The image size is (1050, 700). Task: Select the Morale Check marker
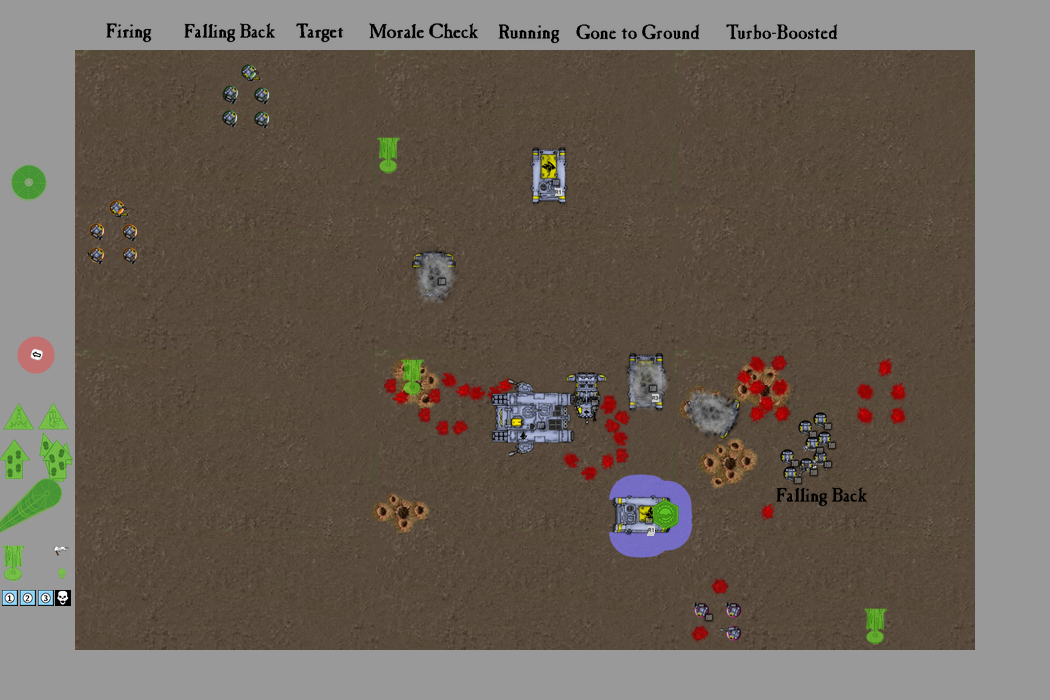tap(423, 32)
